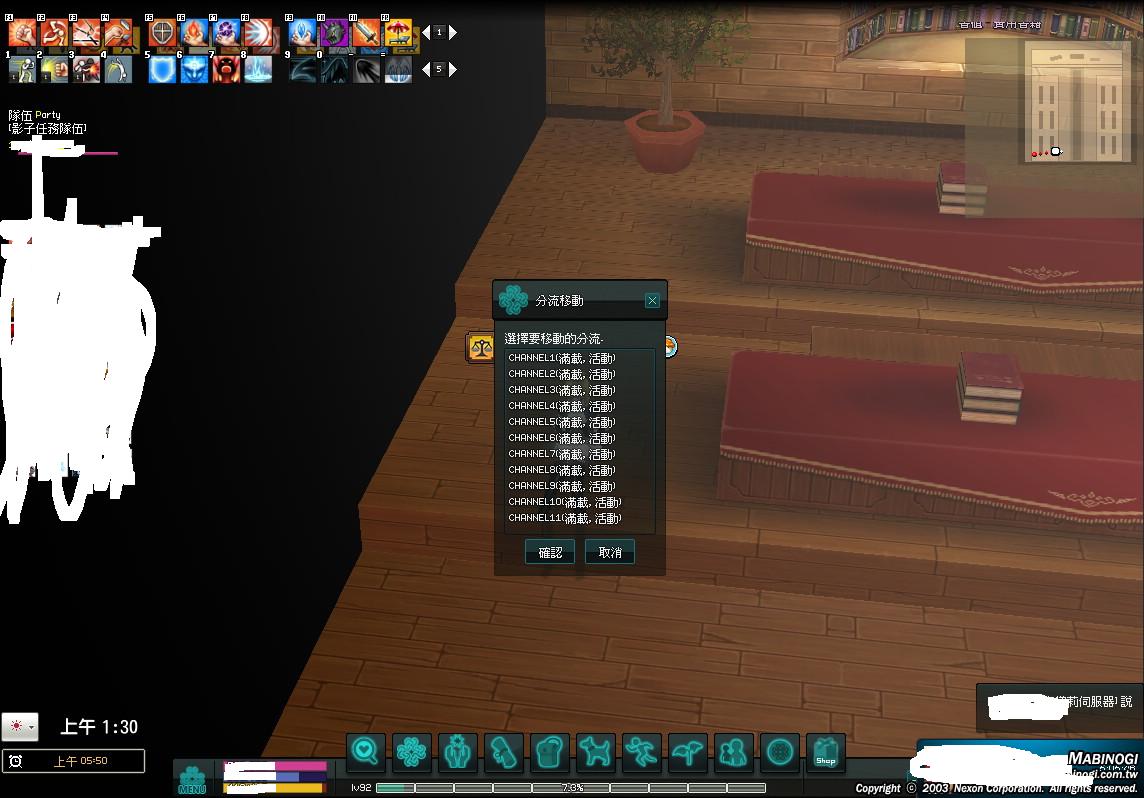Use the beach umbrella action on F12
The height and width of the screenshot is (798, 1144).
coord(398,33)
